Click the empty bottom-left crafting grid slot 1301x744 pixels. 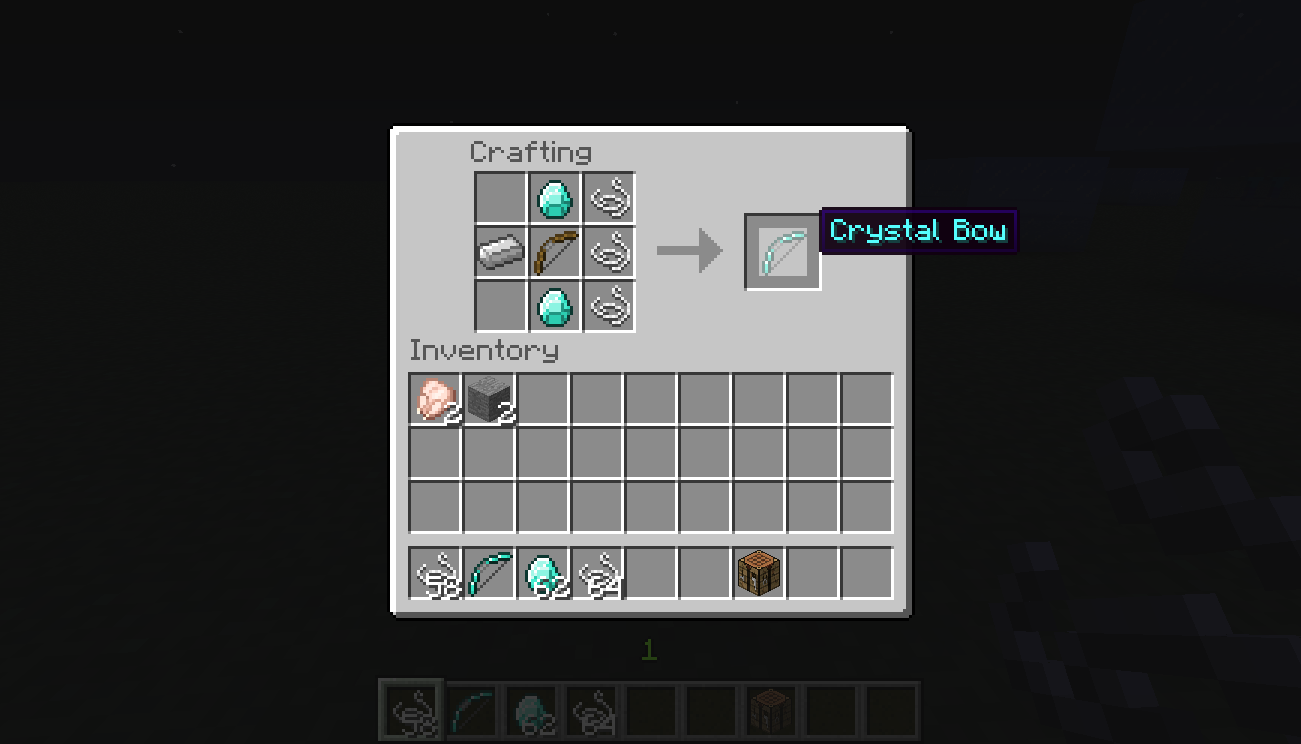coord(500,306)
